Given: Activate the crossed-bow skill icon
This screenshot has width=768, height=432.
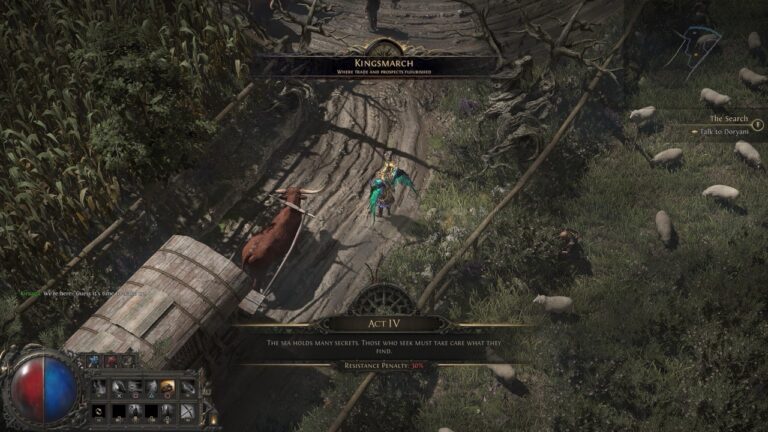Looking at the screenshot, I should [x=187, y=410].
